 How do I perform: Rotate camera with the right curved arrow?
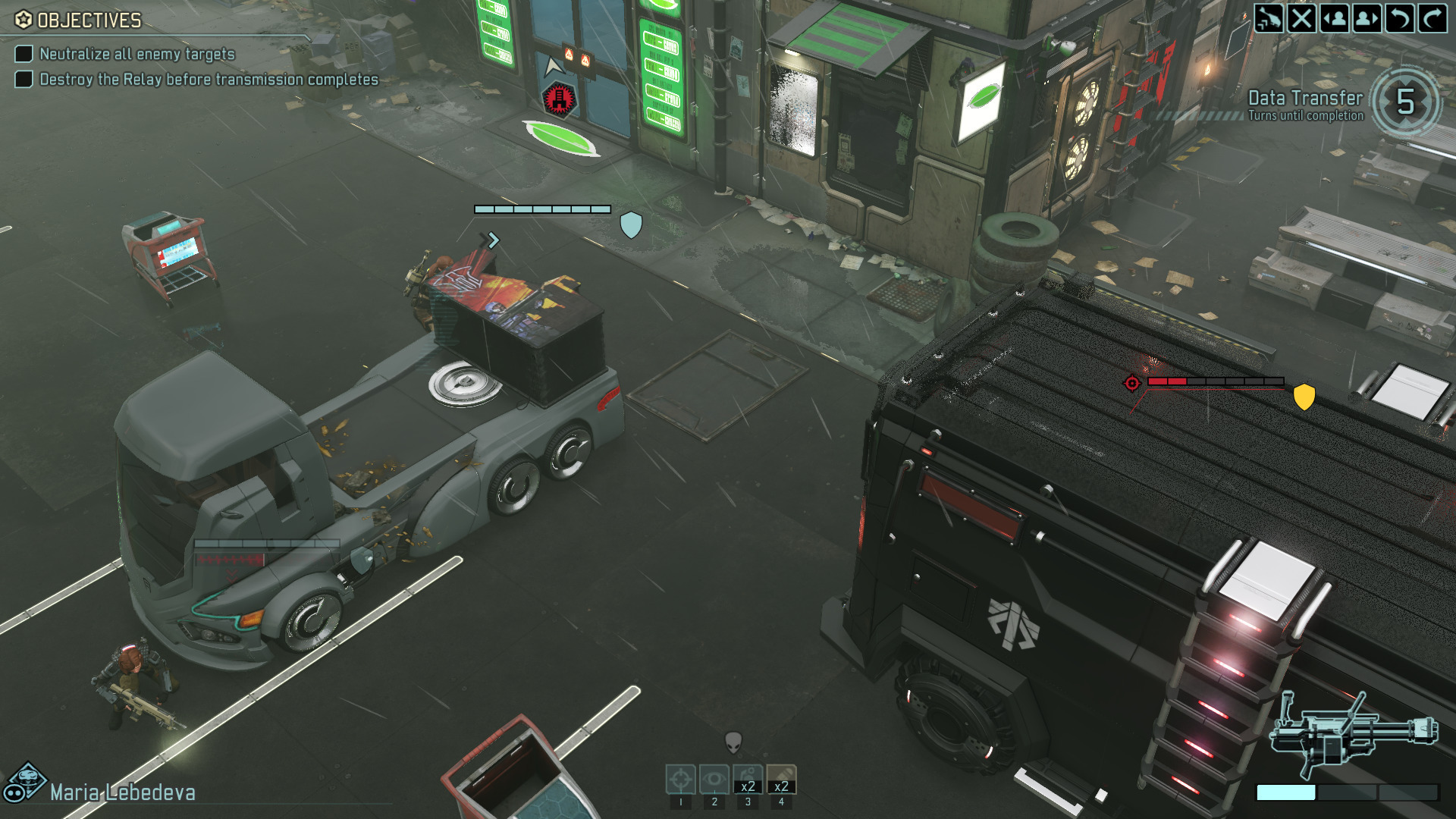click(1432, 18)
